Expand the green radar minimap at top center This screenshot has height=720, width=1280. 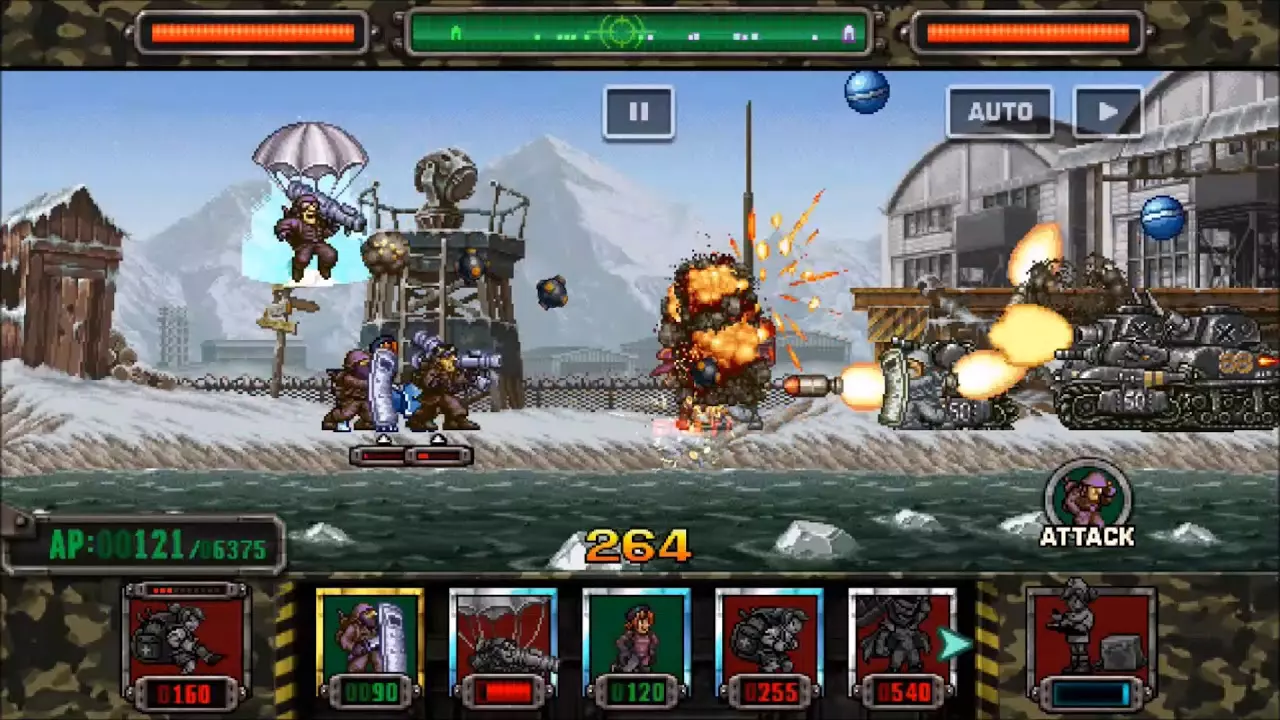[x=640, y=33]
